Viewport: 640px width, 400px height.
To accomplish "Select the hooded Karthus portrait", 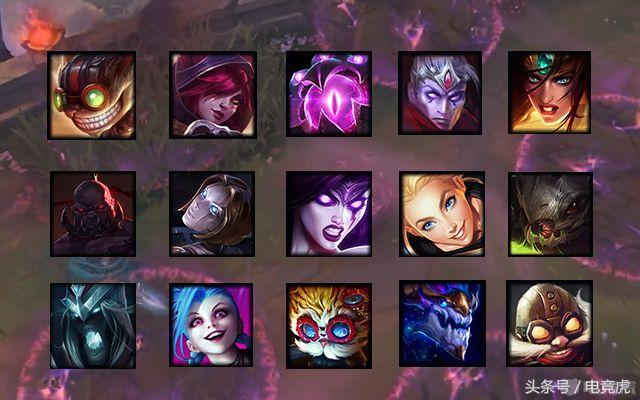I will [92, 324].
